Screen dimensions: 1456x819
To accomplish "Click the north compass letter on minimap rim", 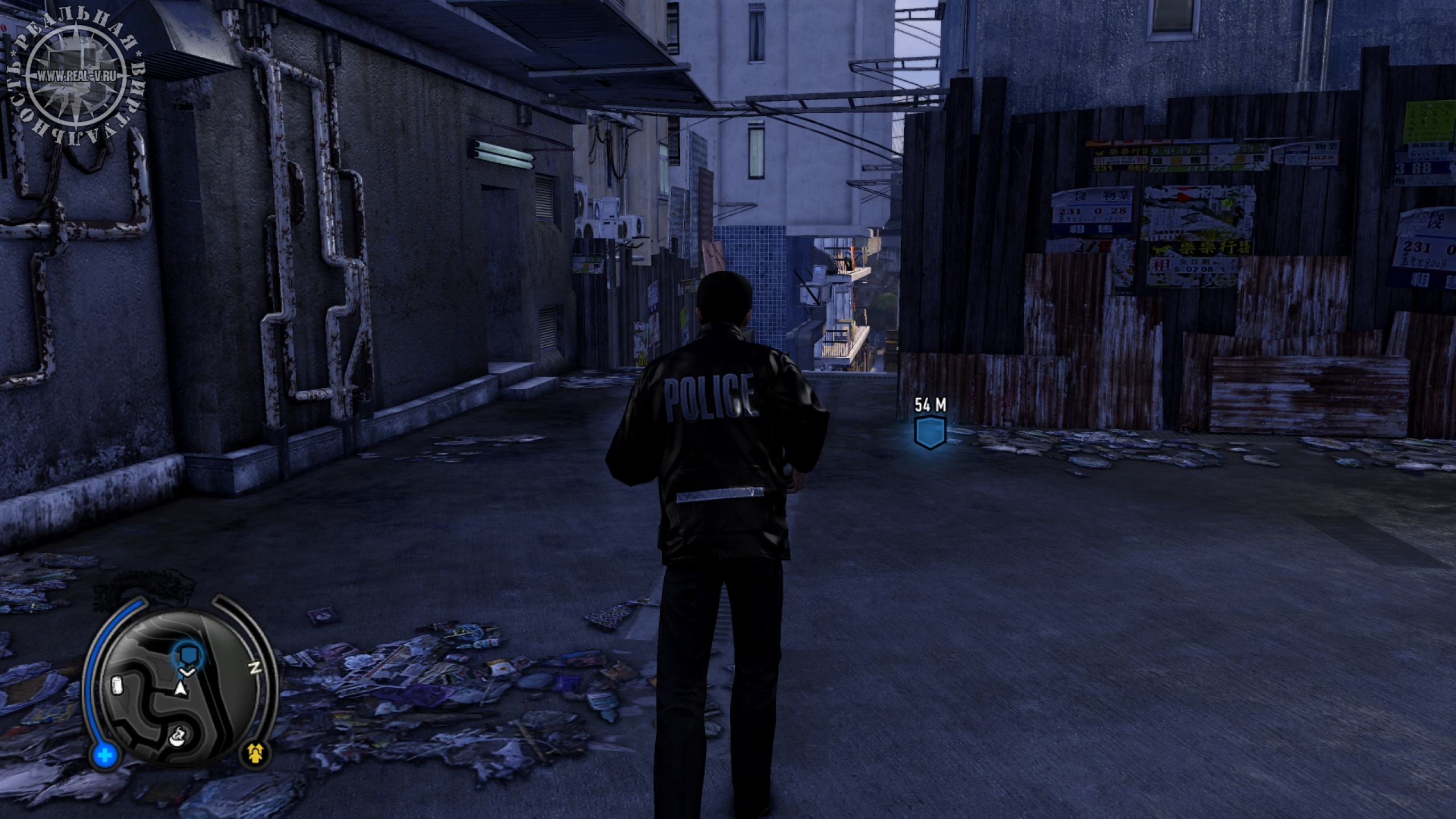I will pyautogui.click(x=255, y=668).
